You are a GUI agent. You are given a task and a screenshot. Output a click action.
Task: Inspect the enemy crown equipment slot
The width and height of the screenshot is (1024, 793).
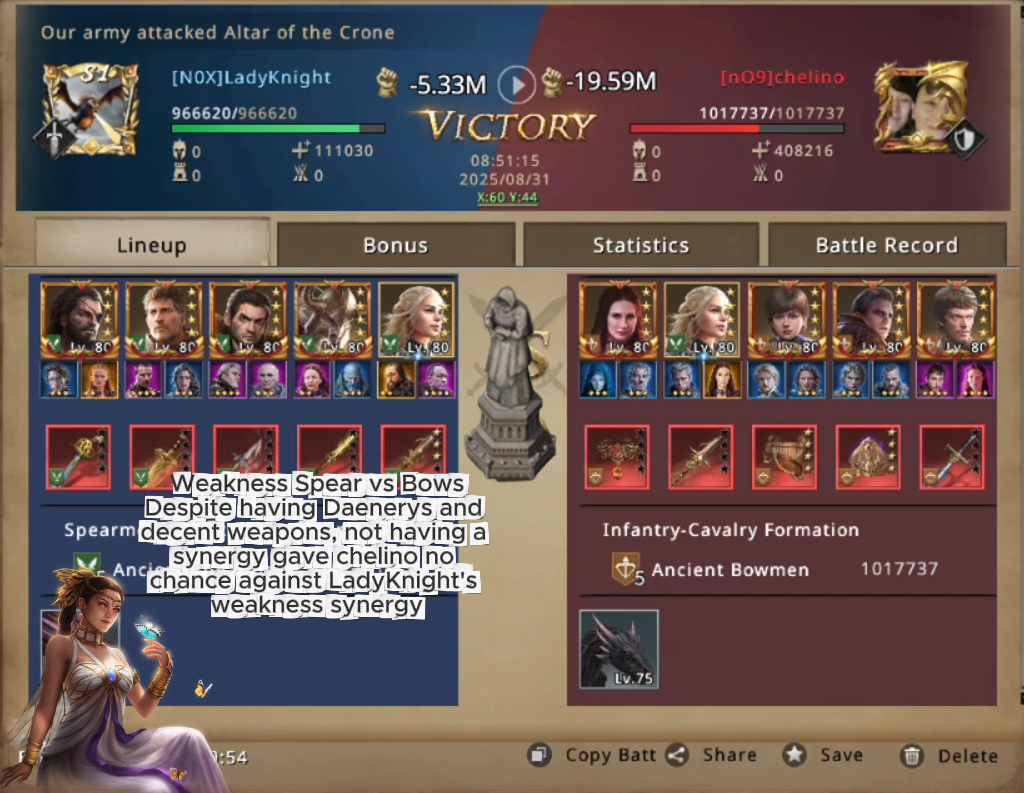[x=868, y=457]
